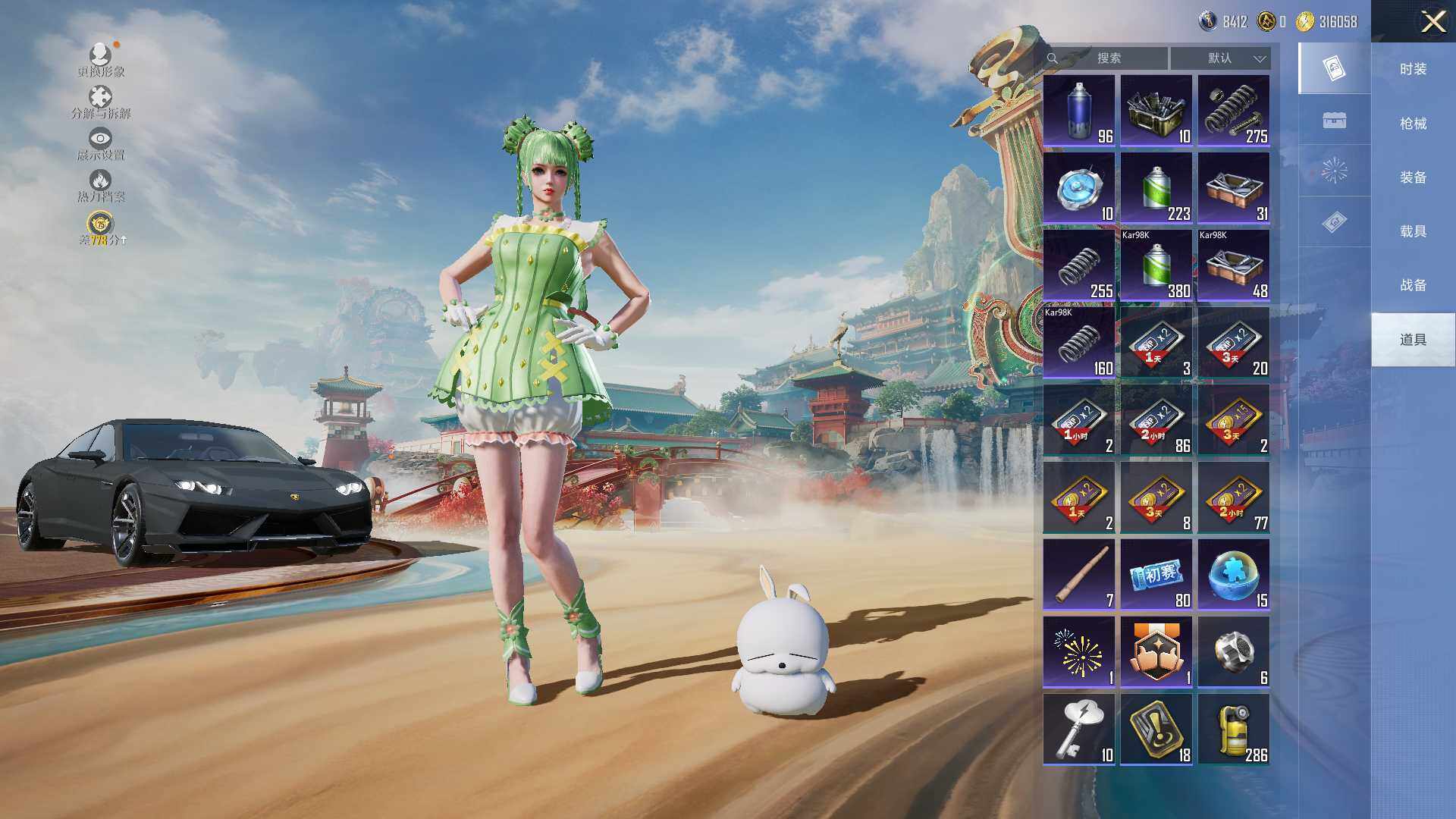
Task: Select the 装备 (equipment) tab
Action: [x=1413, y=177]
